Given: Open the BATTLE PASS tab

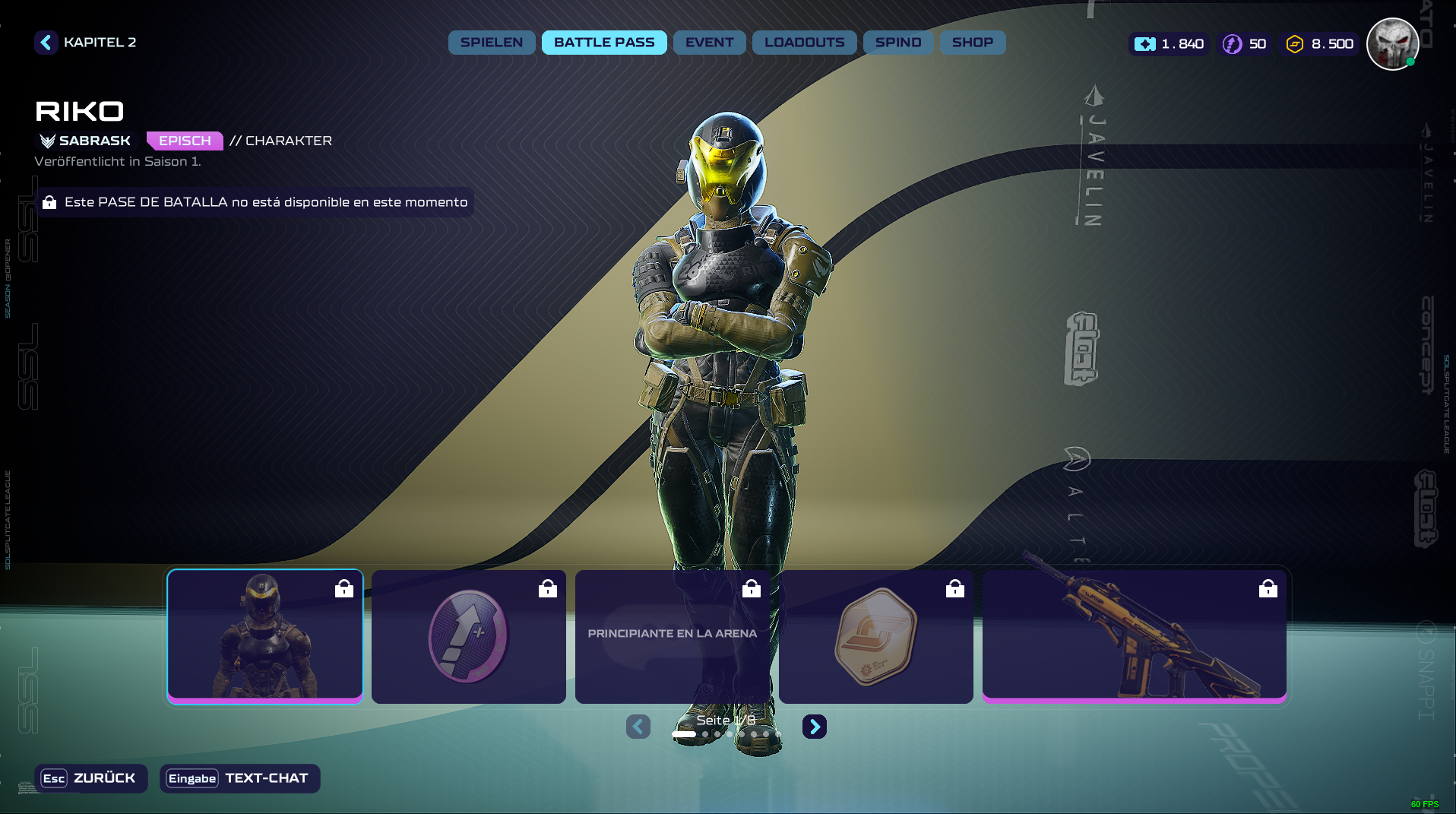Looking at the screenshot, I should pos(604,43).
